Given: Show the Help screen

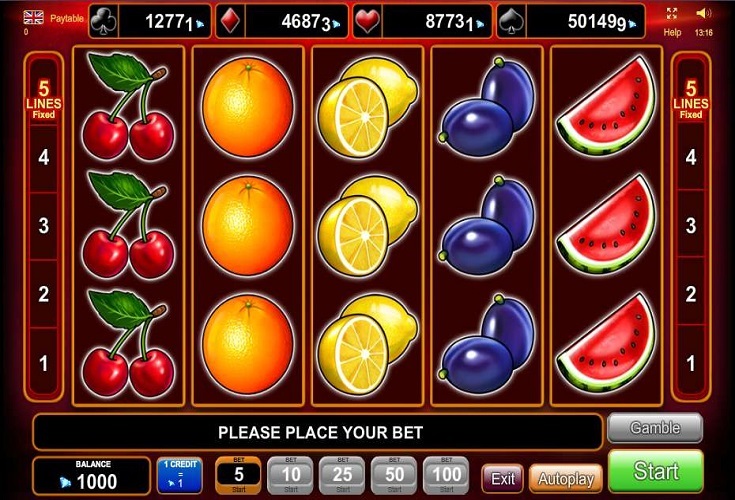Looking at the screenshot, I should (672, 32).
